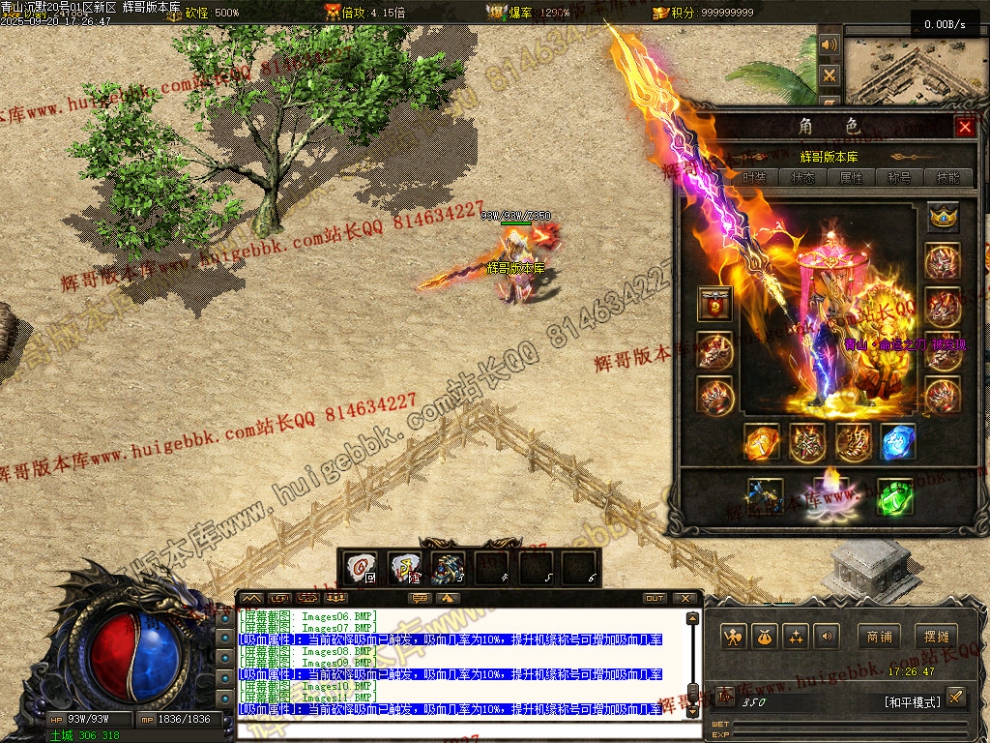990x743 pixels.
Task: Toggle the sound speaker button in bottom panel
Action: click(x=826, y=636)
